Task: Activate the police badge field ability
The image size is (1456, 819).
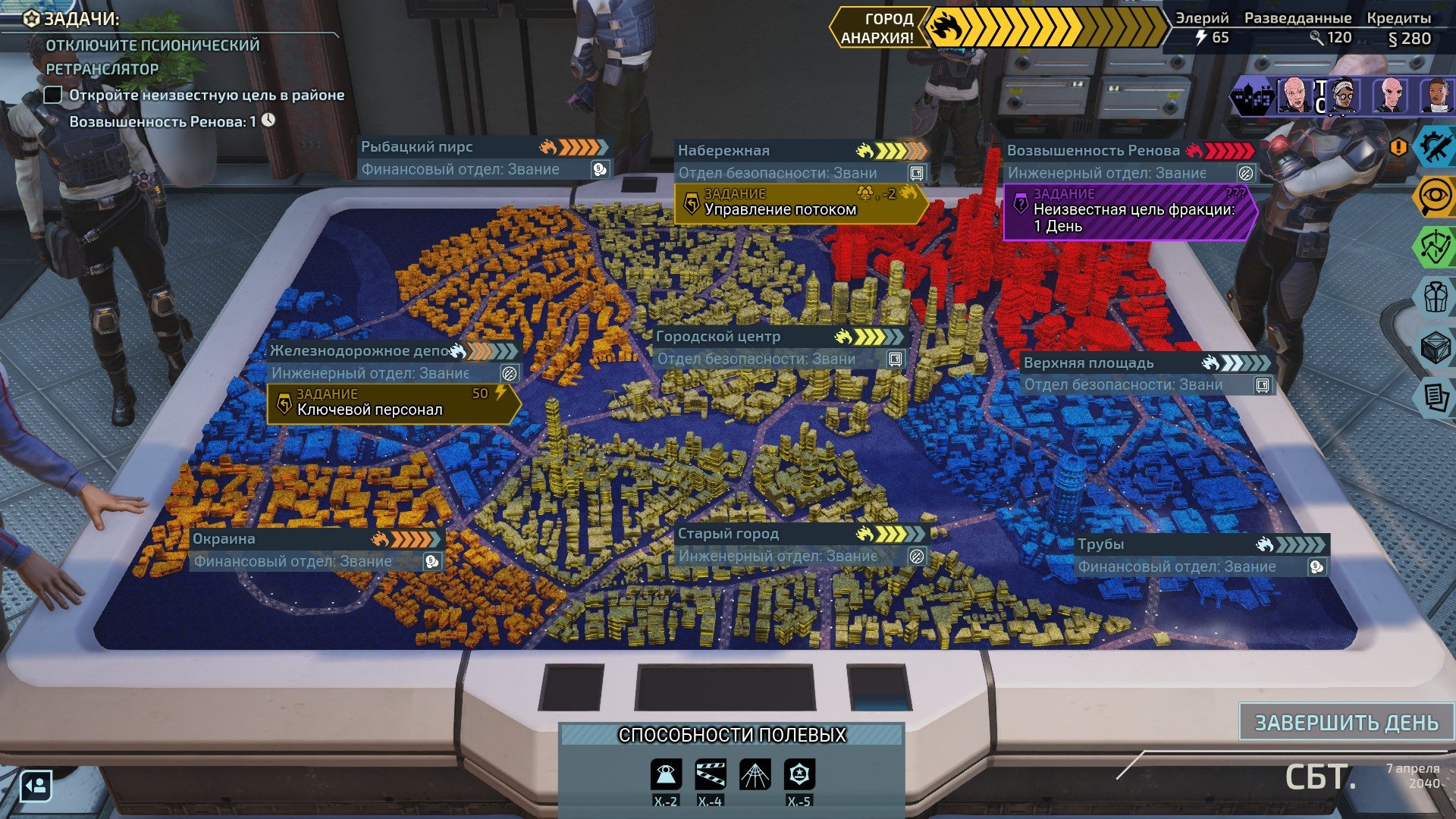Action: pyautogui.click(x=799, y=775)
